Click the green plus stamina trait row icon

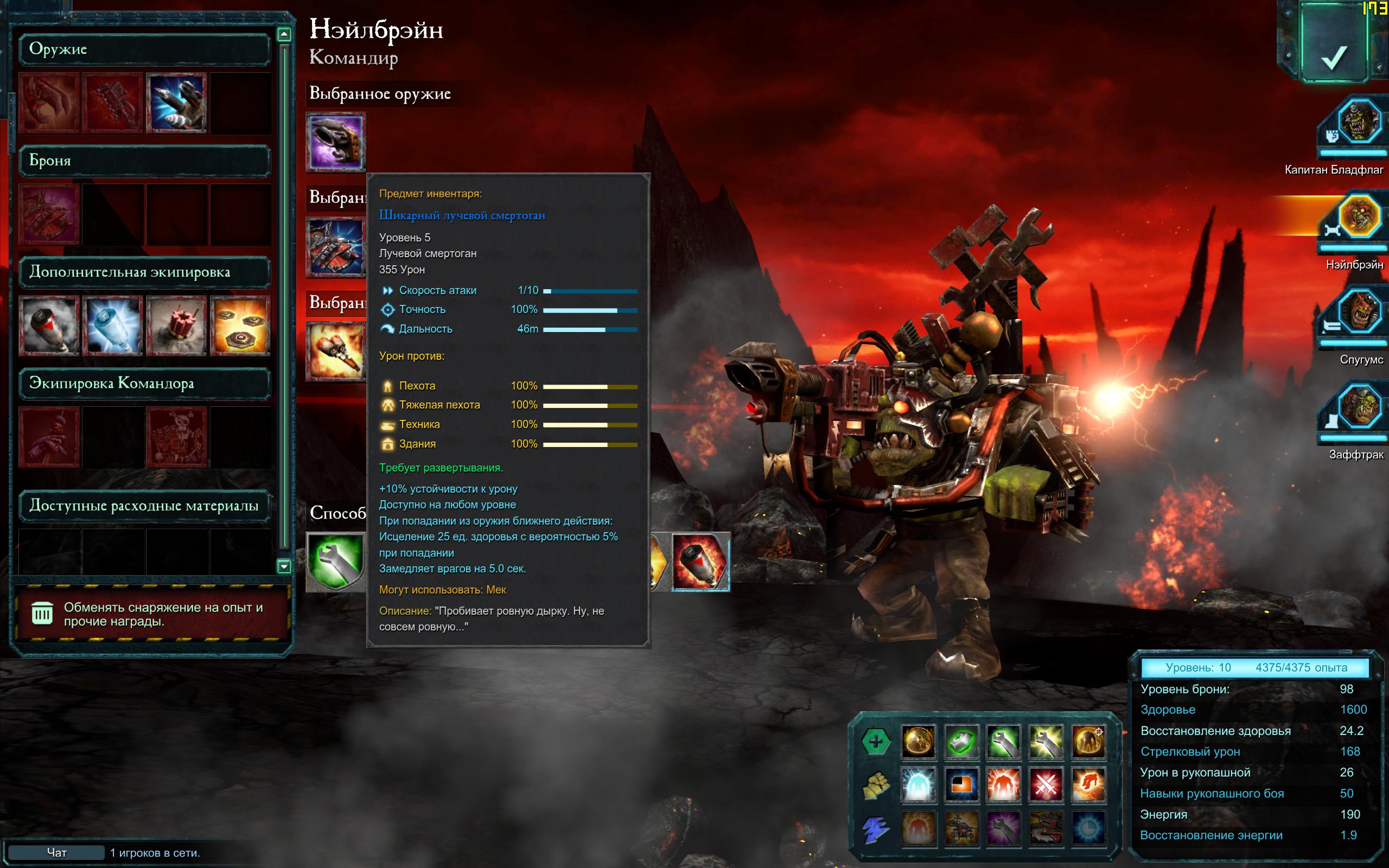click(875, 742)
